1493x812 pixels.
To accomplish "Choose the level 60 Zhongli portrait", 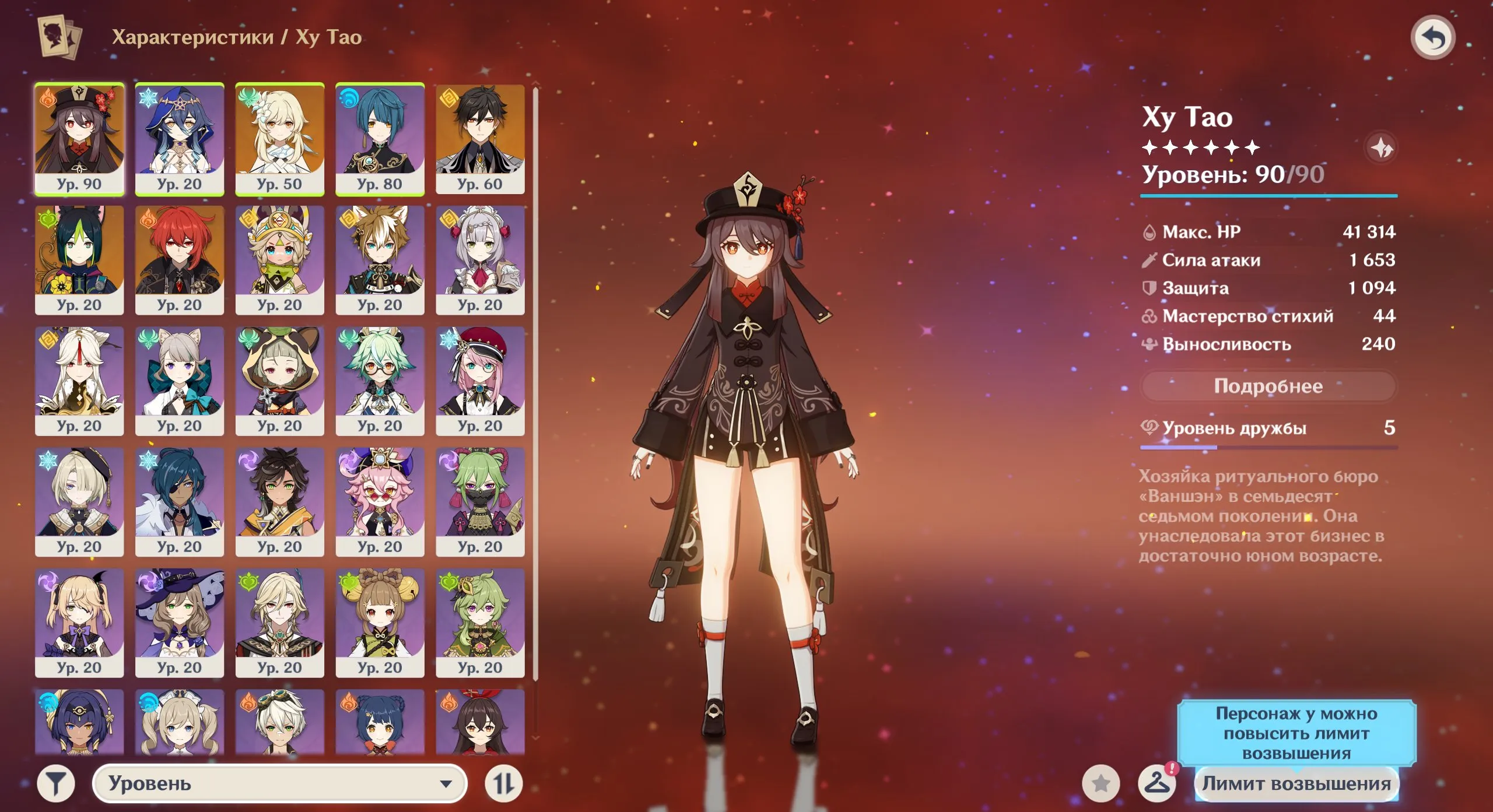I will 480,138.
